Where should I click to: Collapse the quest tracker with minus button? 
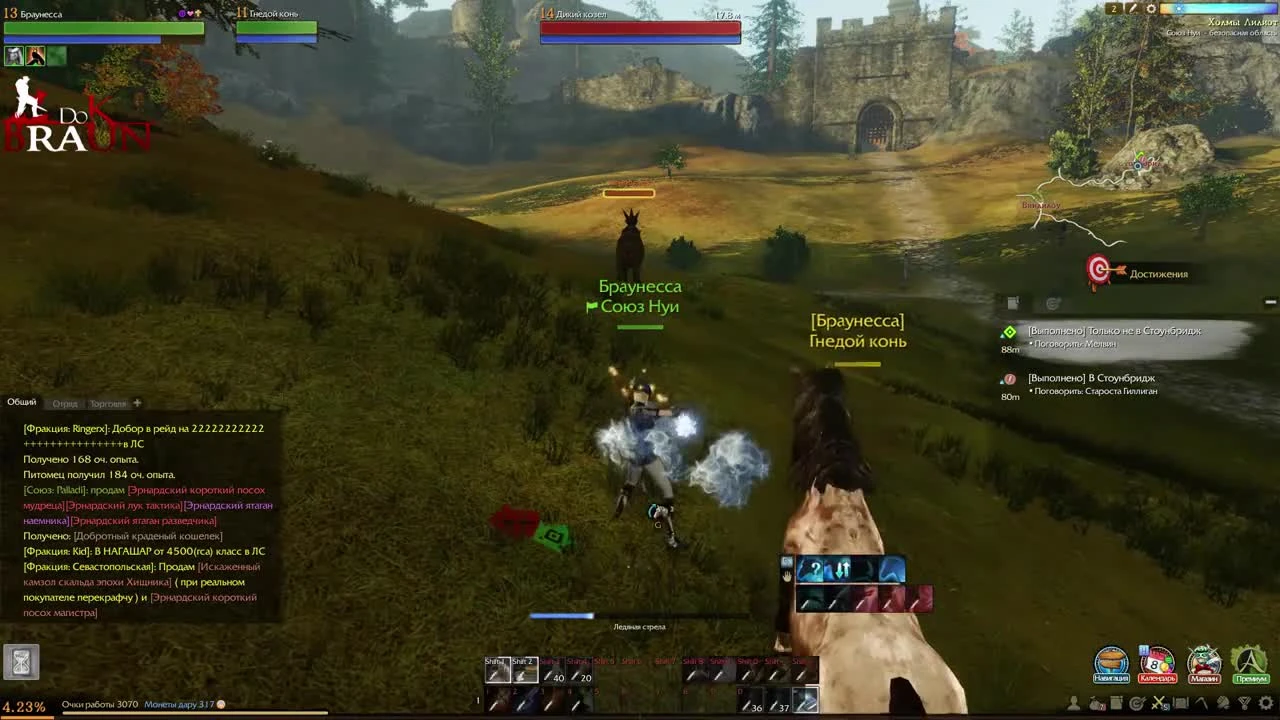click(1270, 302)
